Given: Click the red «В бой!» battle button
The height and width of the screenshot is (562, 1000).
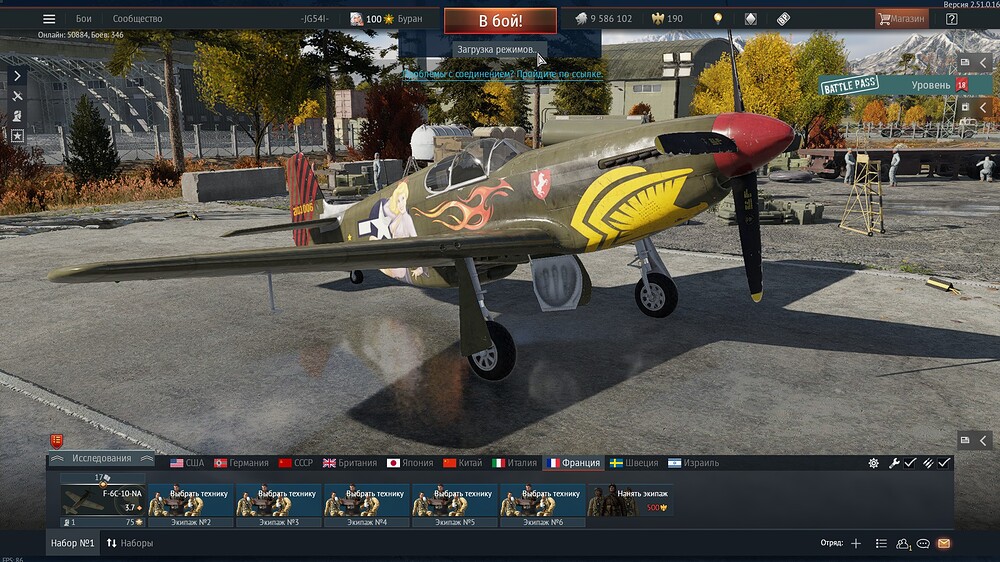Looking at the screenshot, I should (x=500, y=20).
